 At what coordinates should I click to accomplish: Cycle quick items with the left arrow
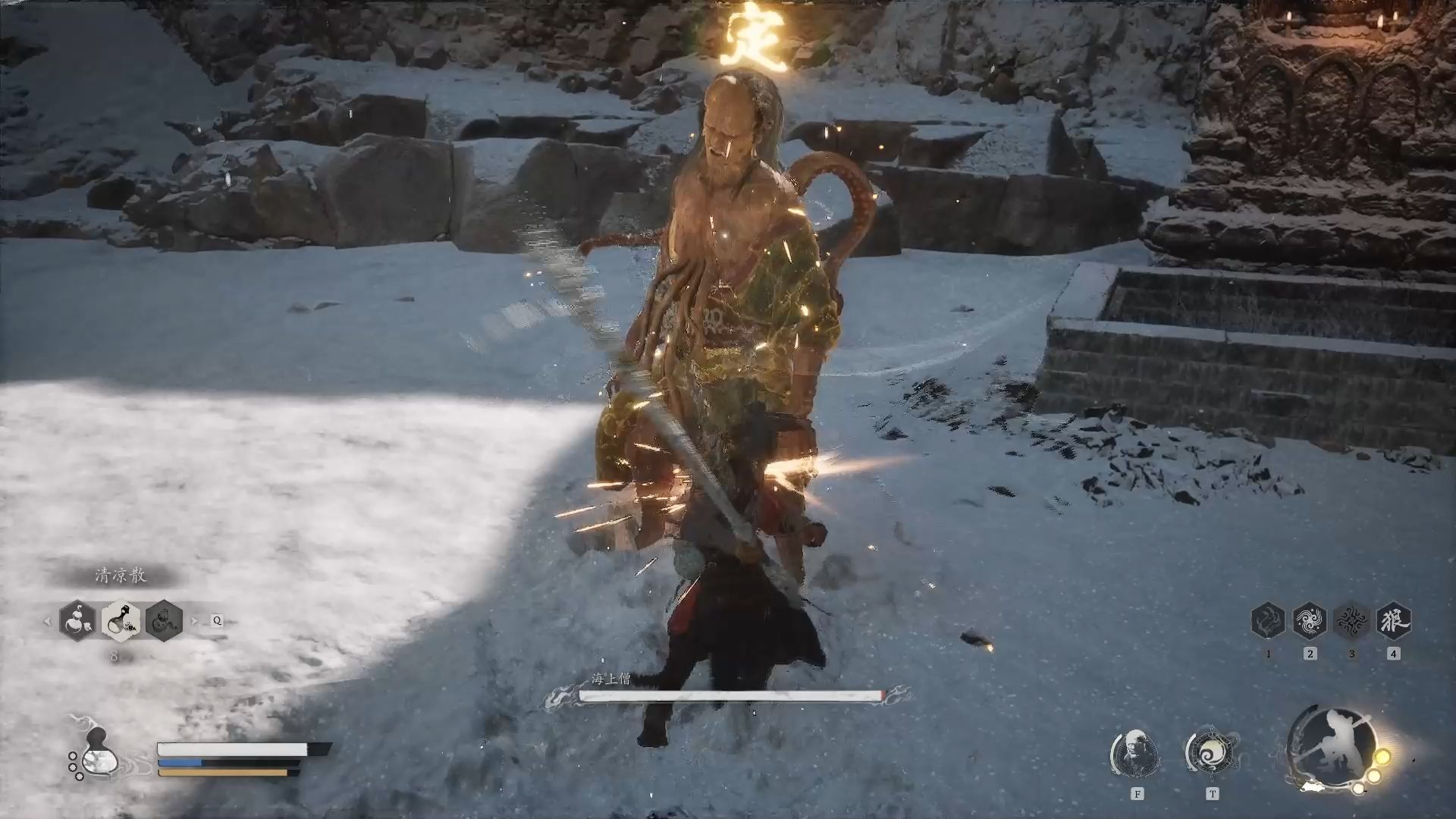point(47,621)
